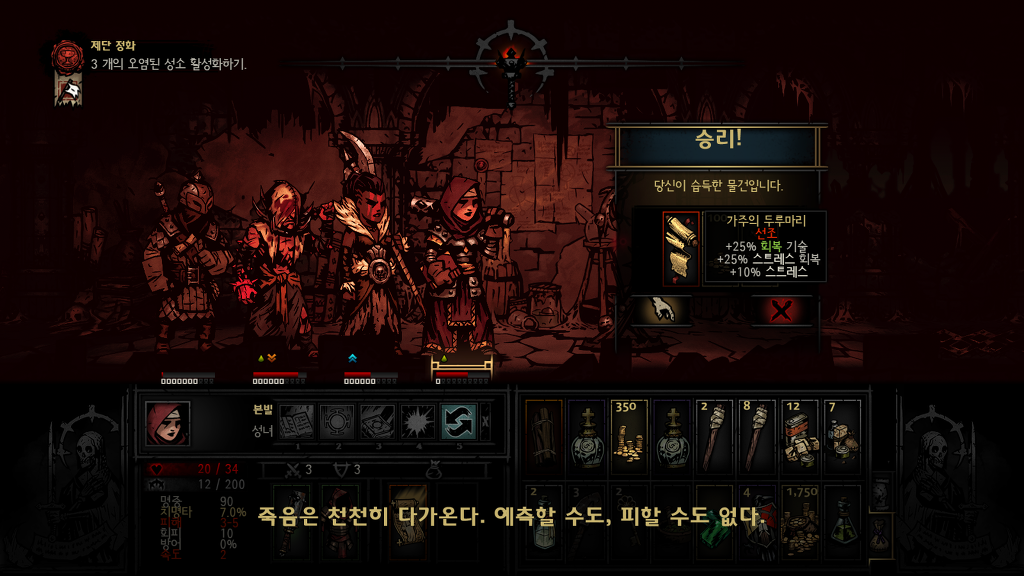Choose the fourth skill with the starburst icon
1024x576 pixels.
418,422
